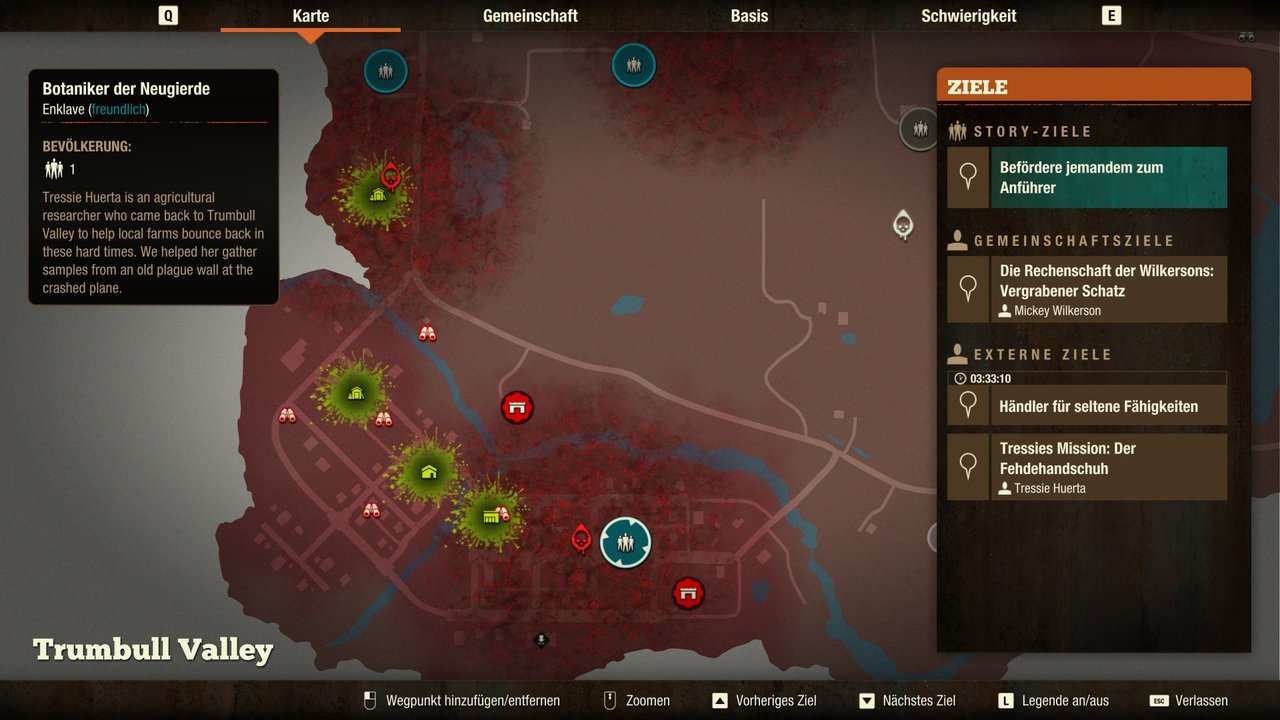
Task: Select the gray neutral enclave icon
Action: pos(918,128)
